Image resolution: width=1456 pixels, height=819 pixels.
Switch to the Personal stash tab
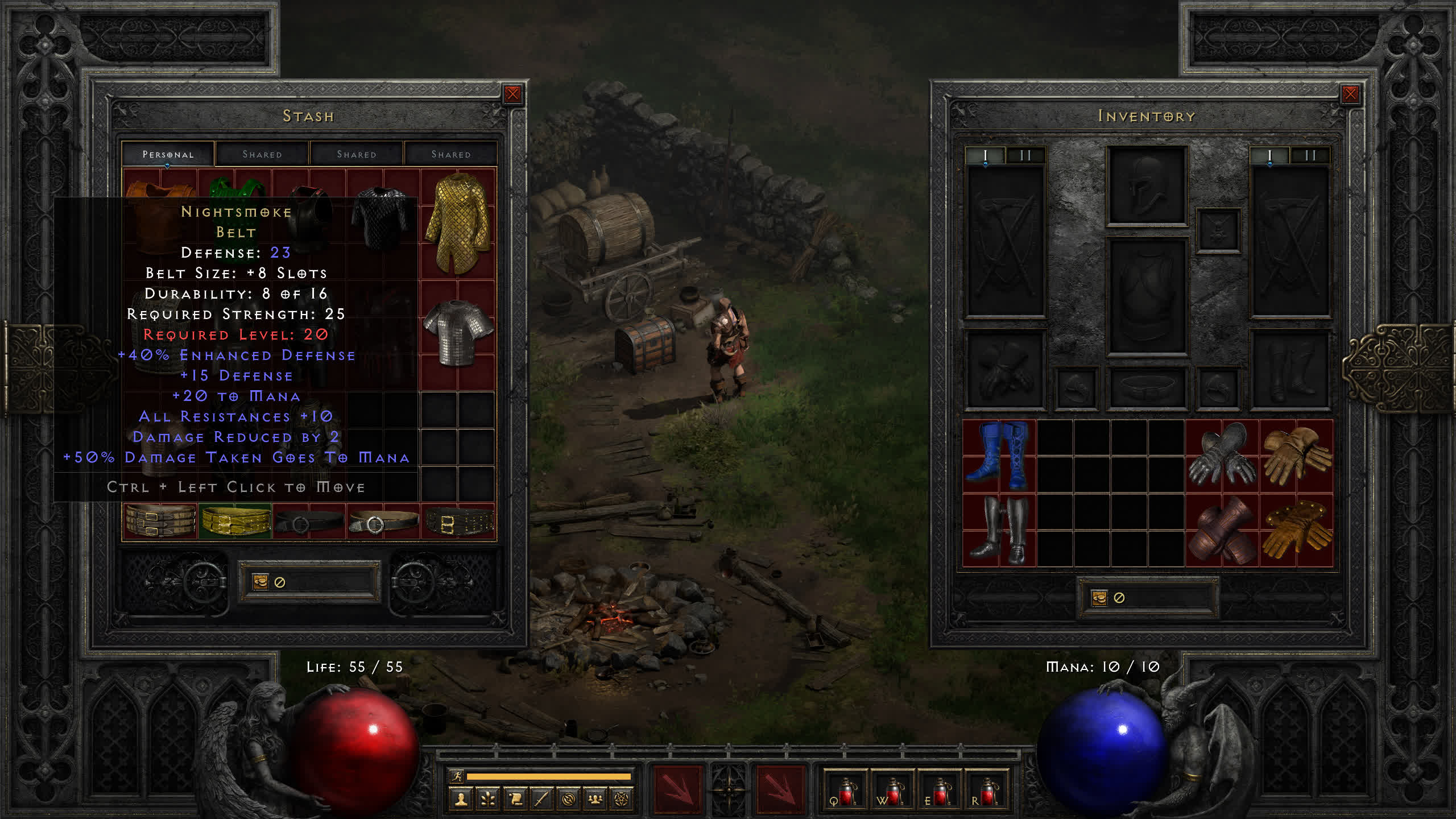168,154
